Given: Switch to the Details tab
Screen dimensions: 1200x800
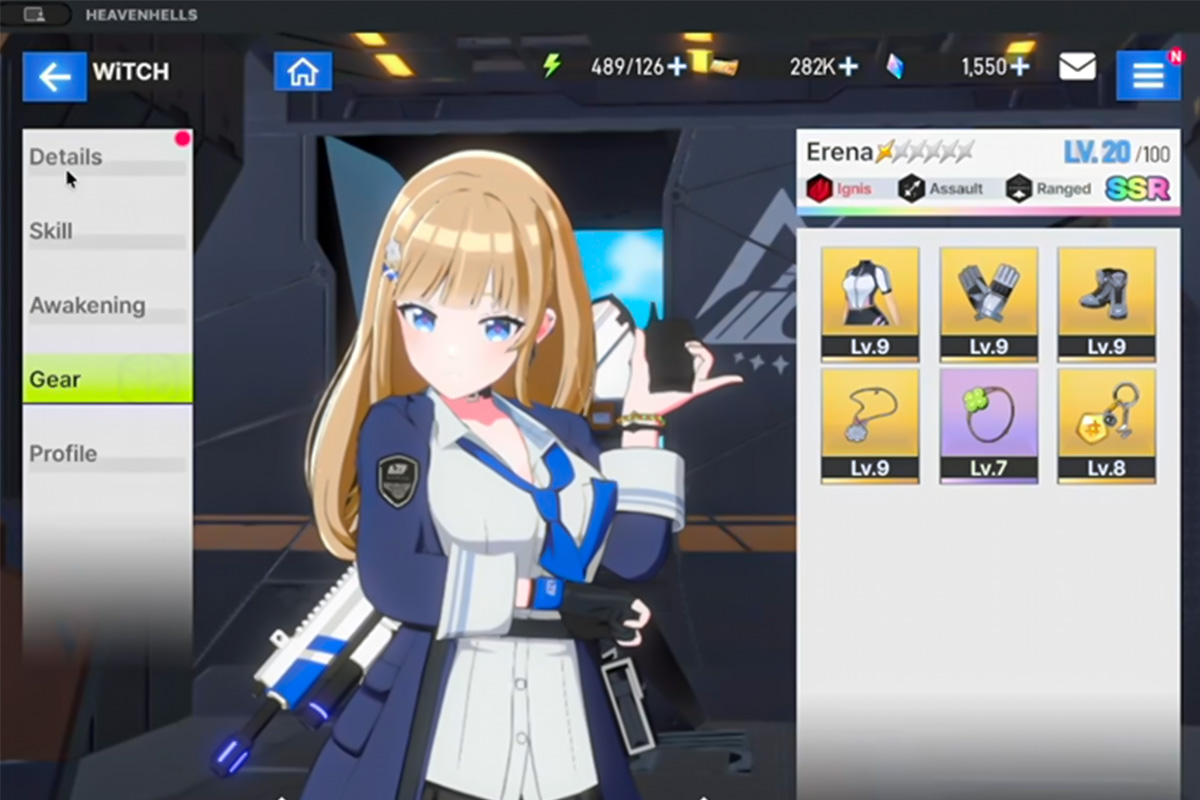Looking at the screenshot, I should pyautogui.click(x=107, y=157).
